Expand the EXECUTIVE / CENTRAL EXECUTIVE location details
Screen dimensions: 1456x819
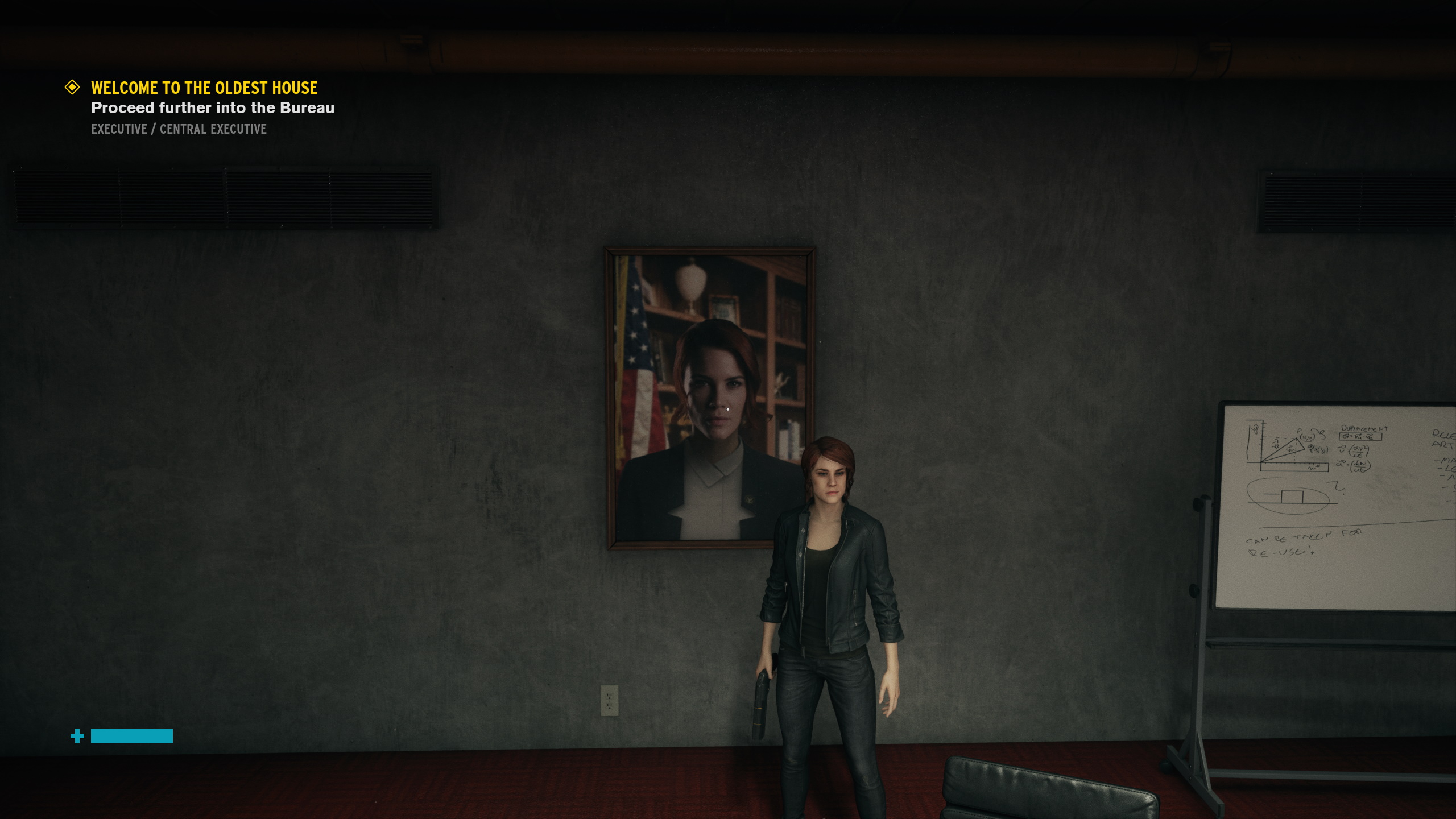coord(178,129)
